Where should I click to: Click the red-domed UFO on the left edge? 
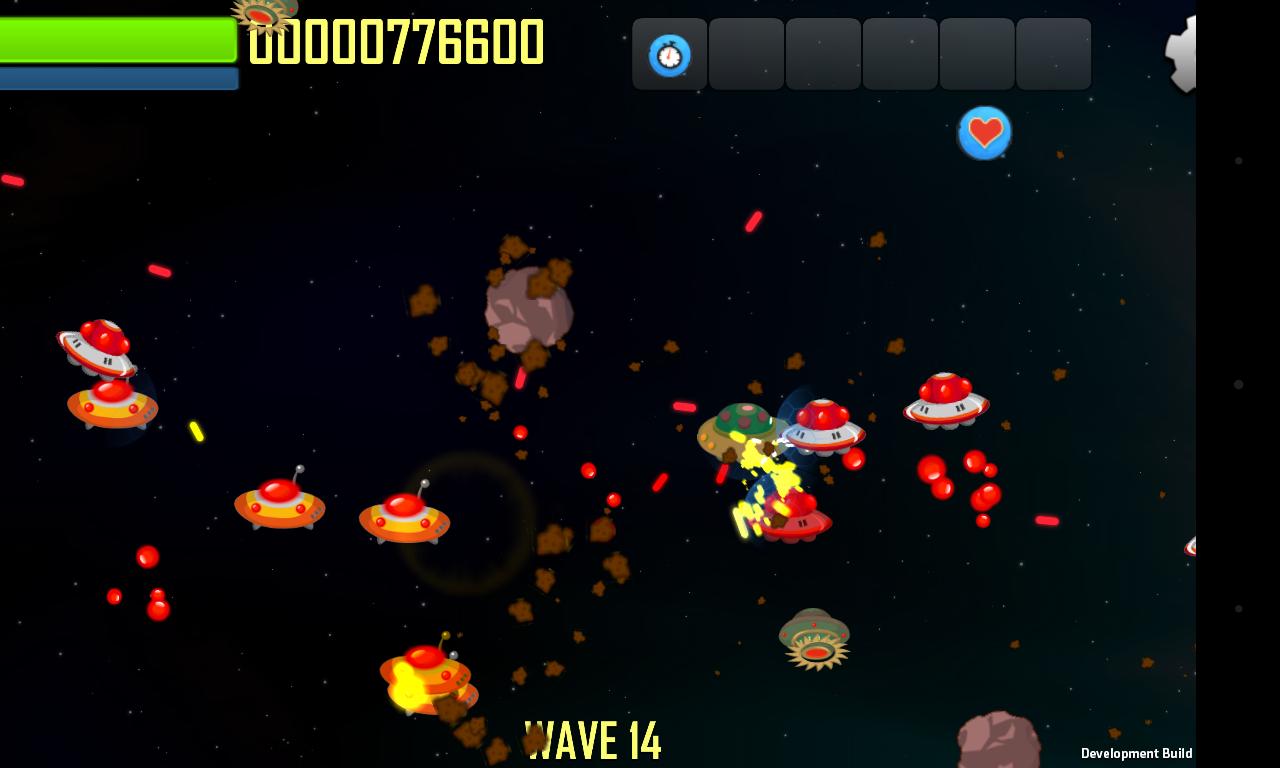[x=97, y=345]
